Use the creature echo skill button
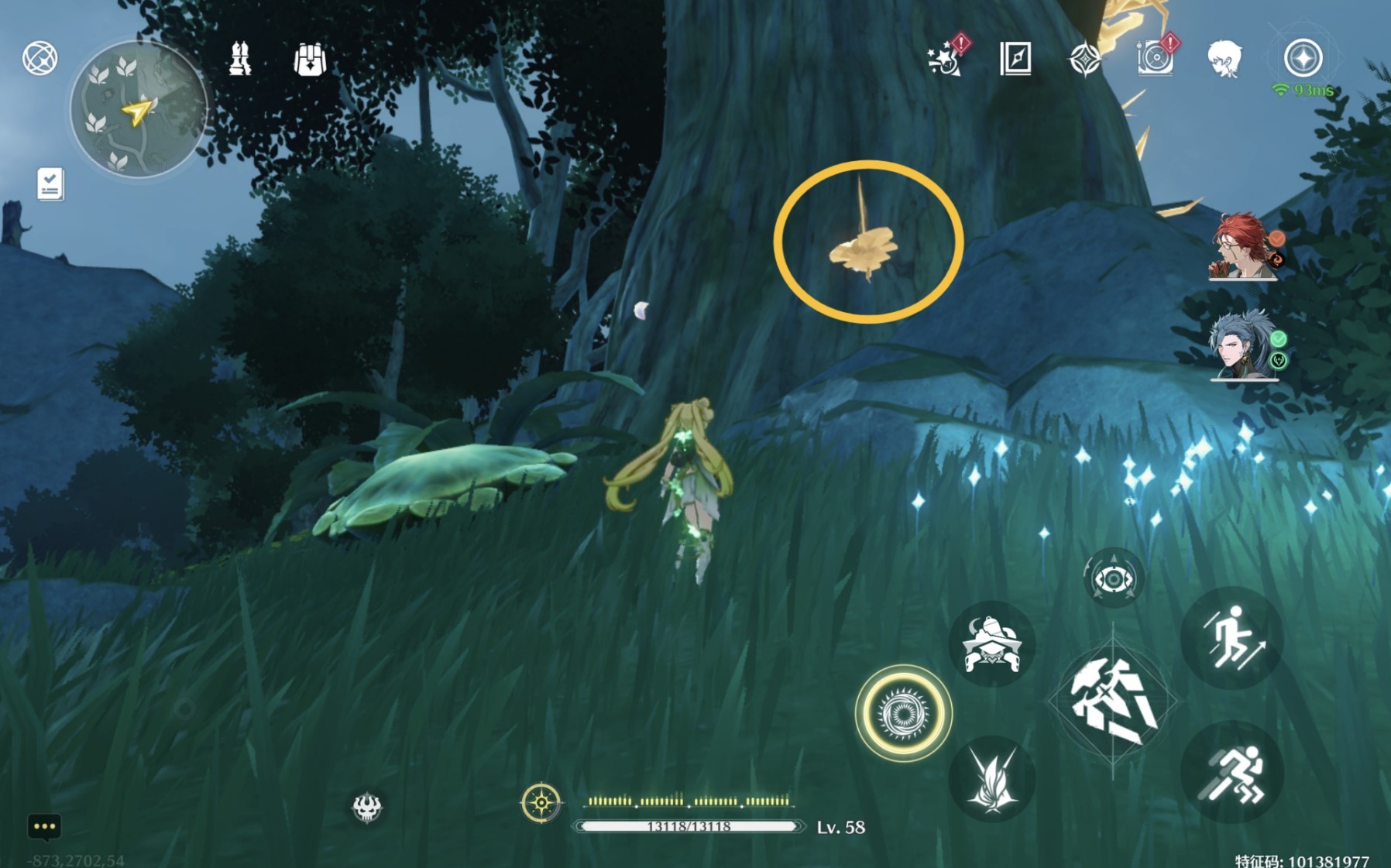The height and width of the screenshot is (868, 1391). coord(992,644)
